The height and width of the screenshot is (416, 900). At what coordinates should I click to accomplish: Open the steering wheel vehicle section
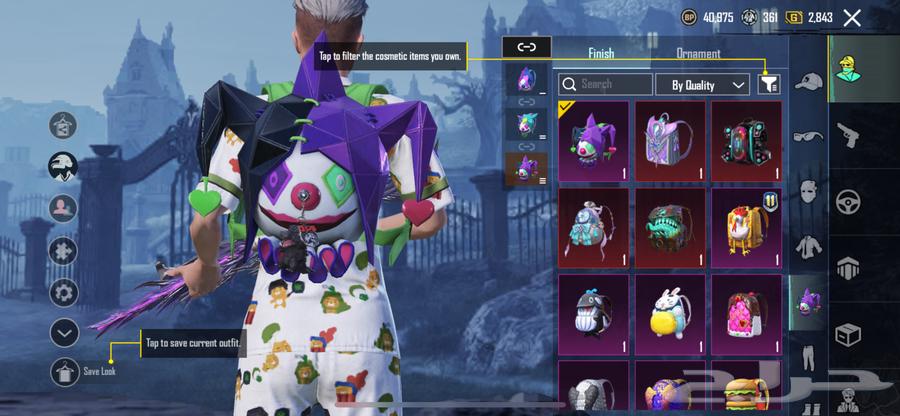point(849,200)
